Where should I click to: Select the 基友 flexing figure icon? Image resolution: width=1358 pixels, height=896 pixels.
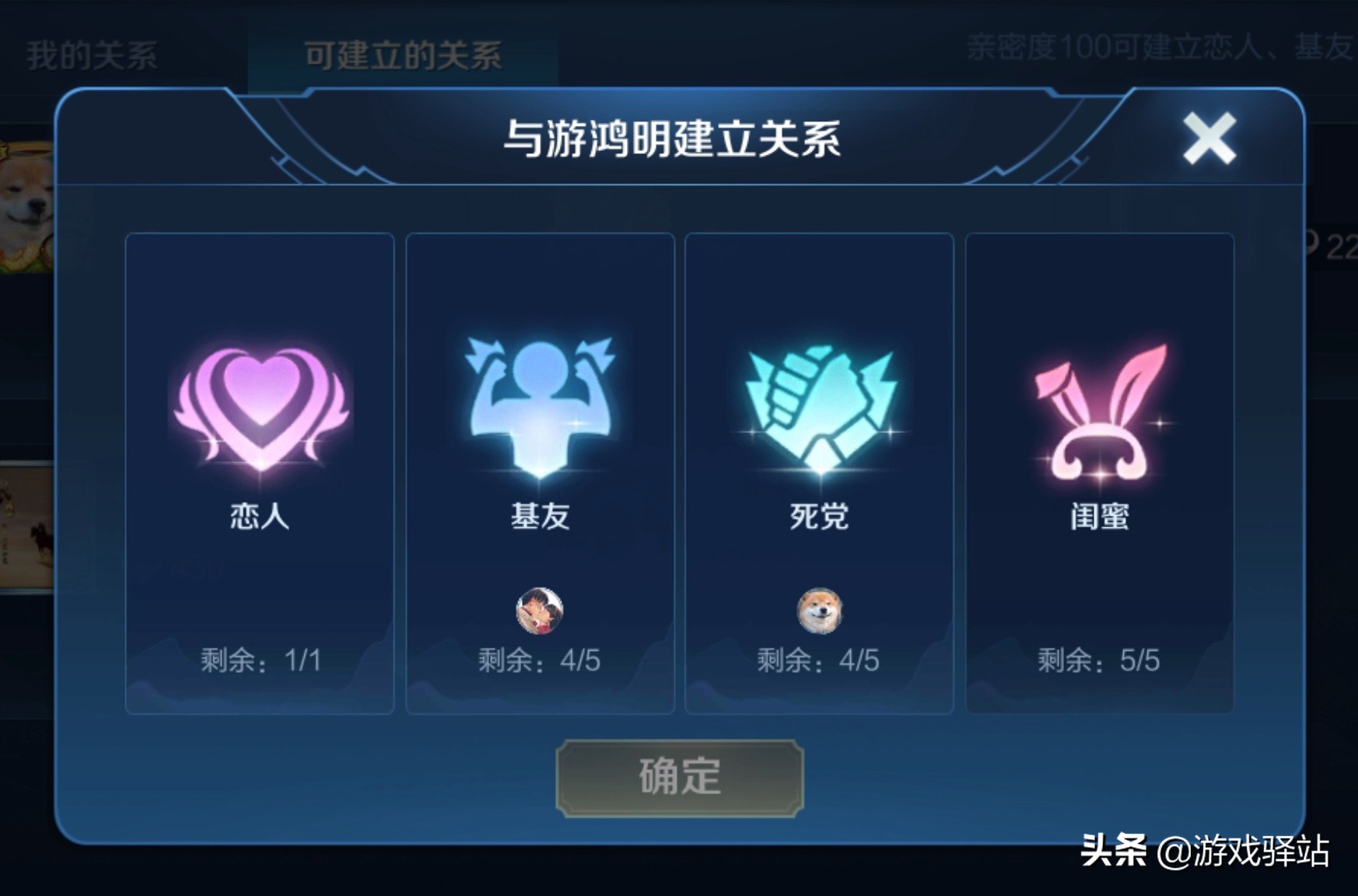tap(538, 404)
